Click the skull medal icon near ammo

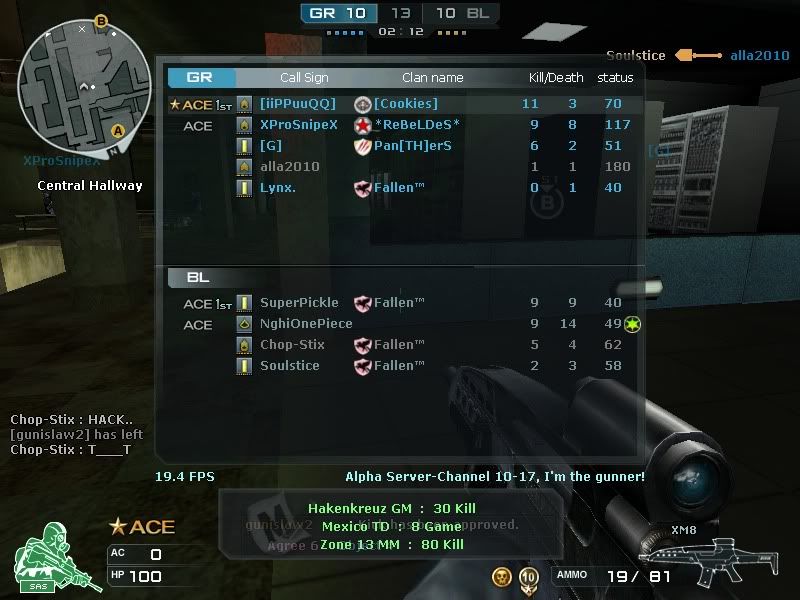coord(502,576)
